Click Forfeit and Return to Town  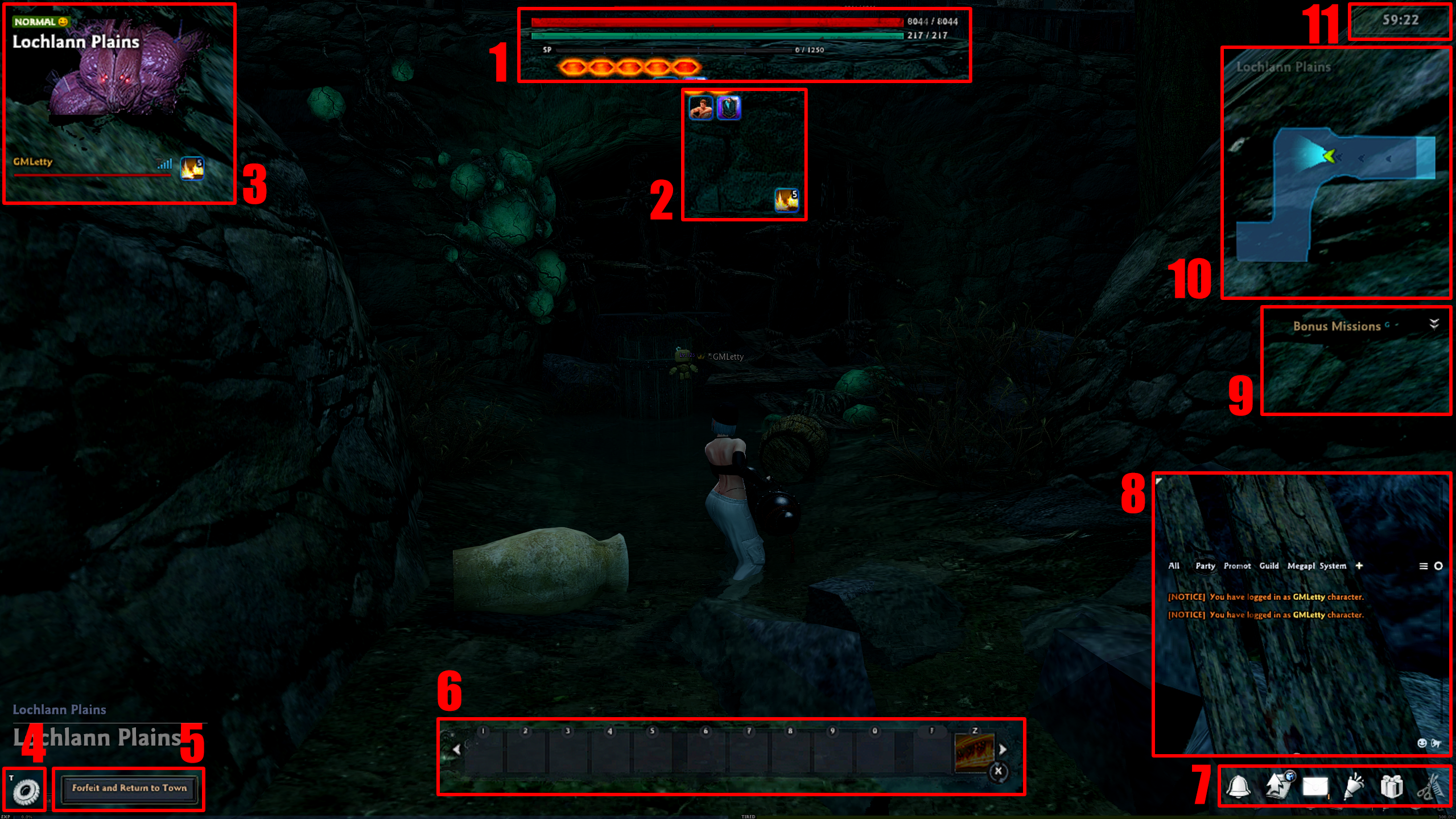point(129,788)
